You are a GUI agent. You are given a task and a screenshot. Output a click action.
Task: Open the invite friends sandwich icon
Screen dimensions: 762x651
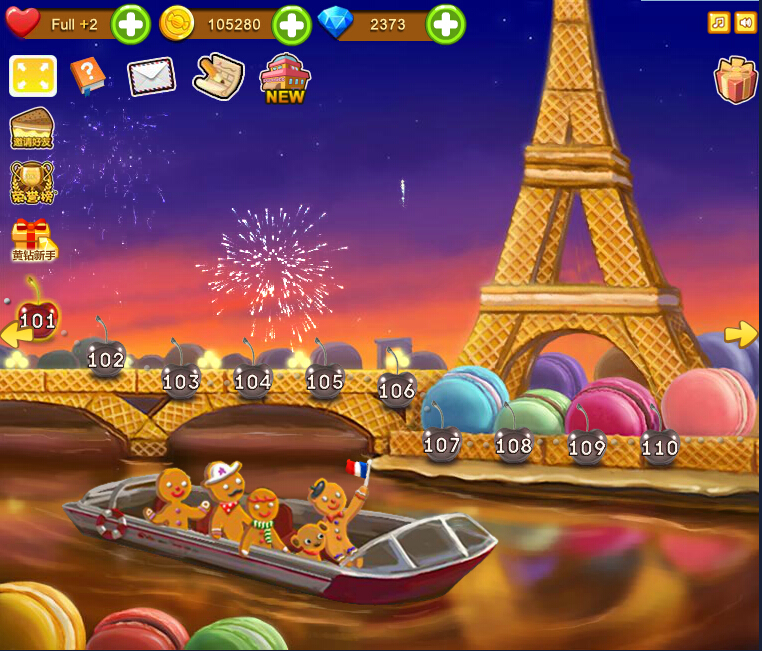tap(33, 130)
